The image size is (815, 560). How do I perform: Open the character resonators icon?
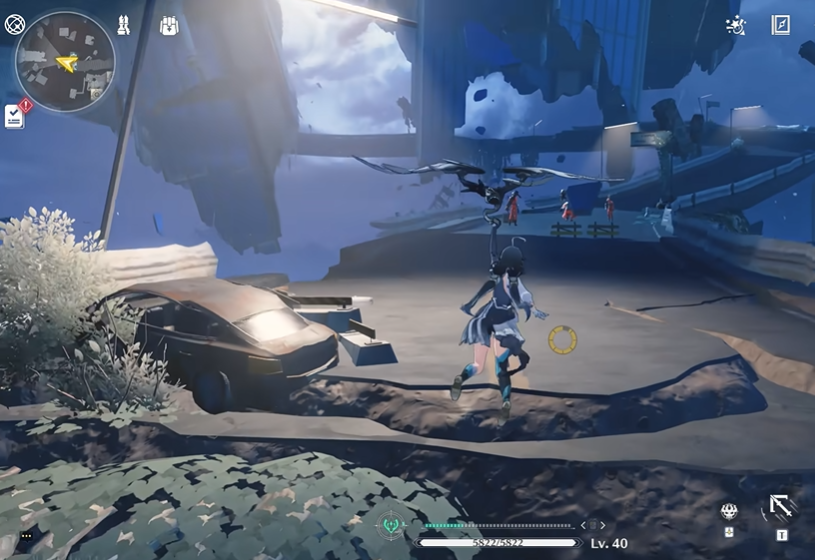pos(124,26)
